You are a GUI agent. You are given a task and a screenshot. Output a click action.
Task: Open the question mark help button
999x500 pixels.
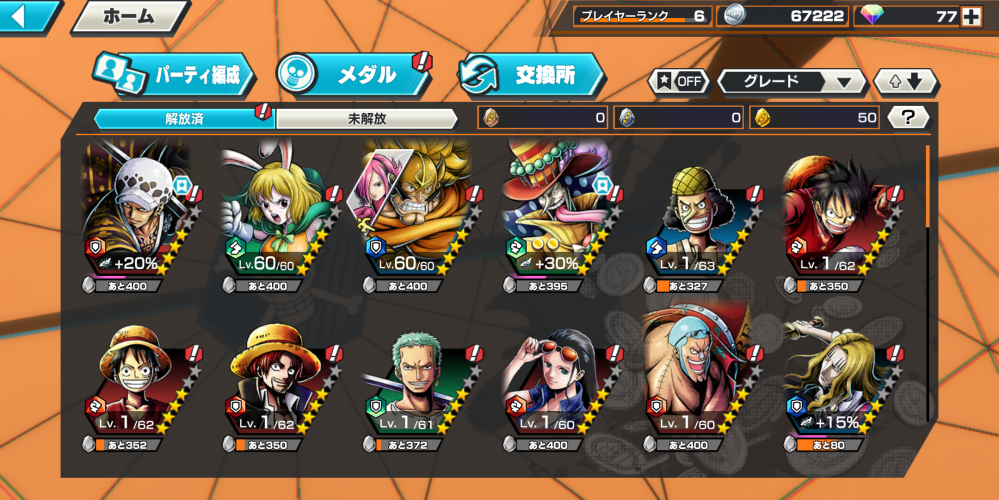click(908, 118)
